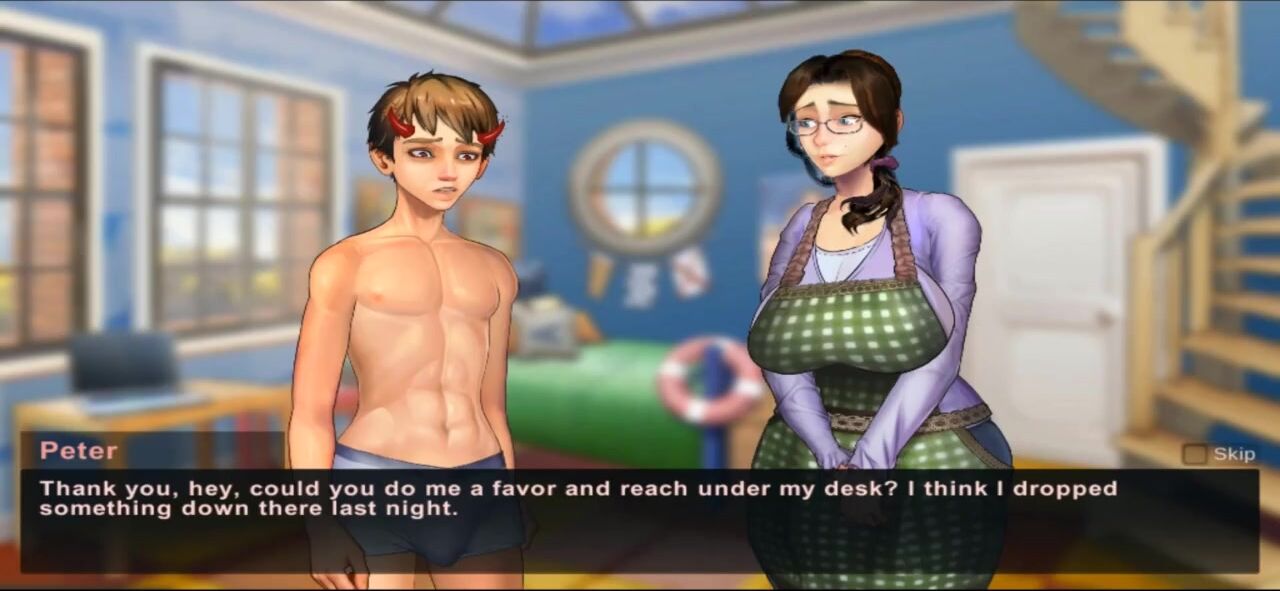
Task: Advance Peter's dialogue text box
Action: tap(640, 520)
